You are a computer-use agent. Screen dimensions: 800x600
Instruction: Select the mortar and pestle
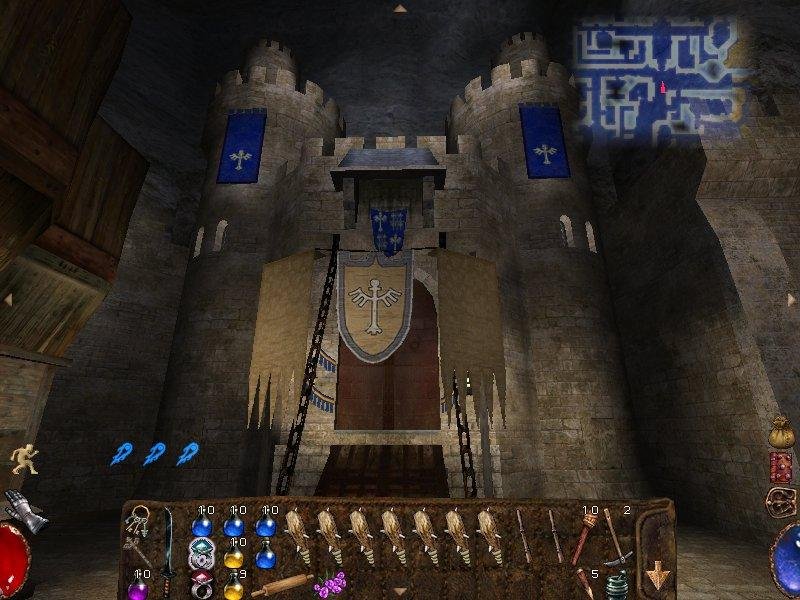pos(617,586)
